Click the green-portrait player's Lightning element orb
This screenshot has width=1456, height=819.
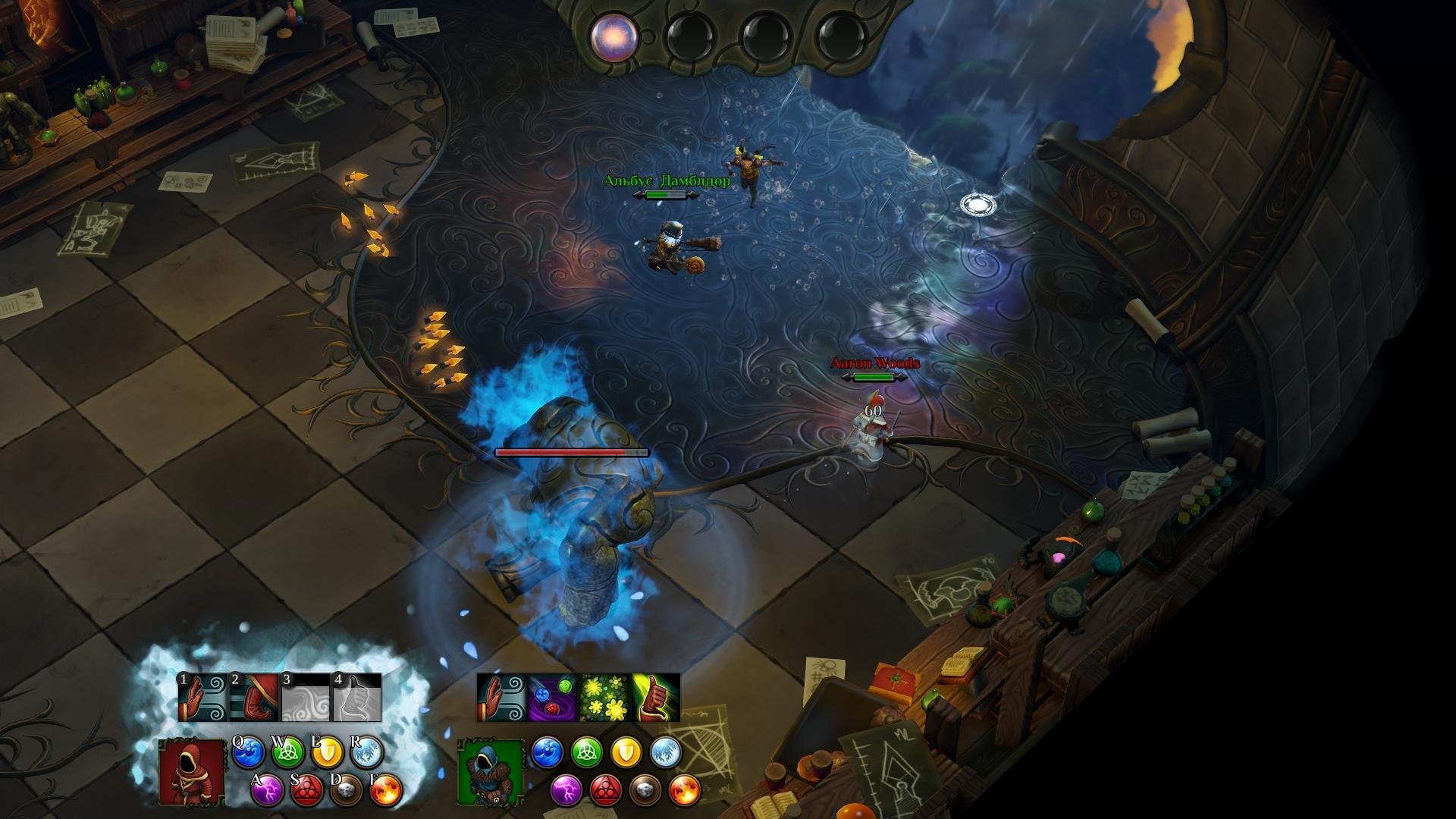coord(566,790)
